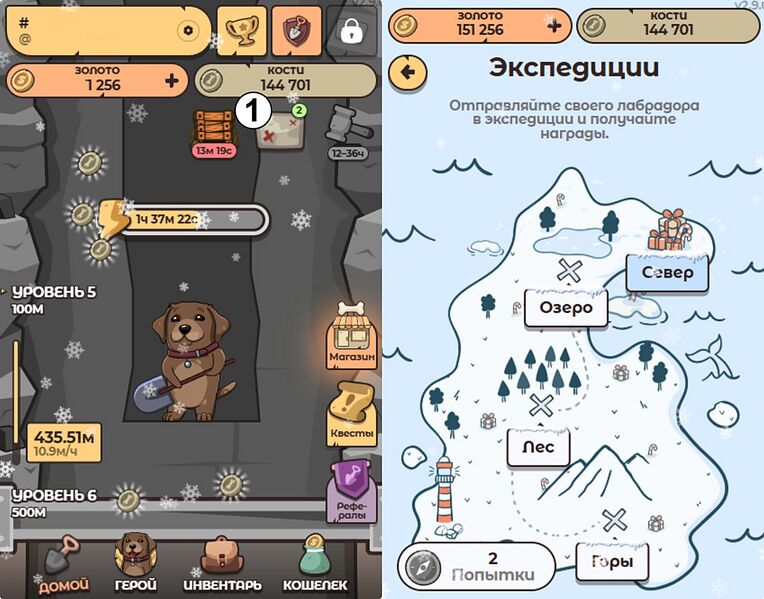764x599 pixels.
Task: Open the Инвентарь tab
Action: [222, 563]
